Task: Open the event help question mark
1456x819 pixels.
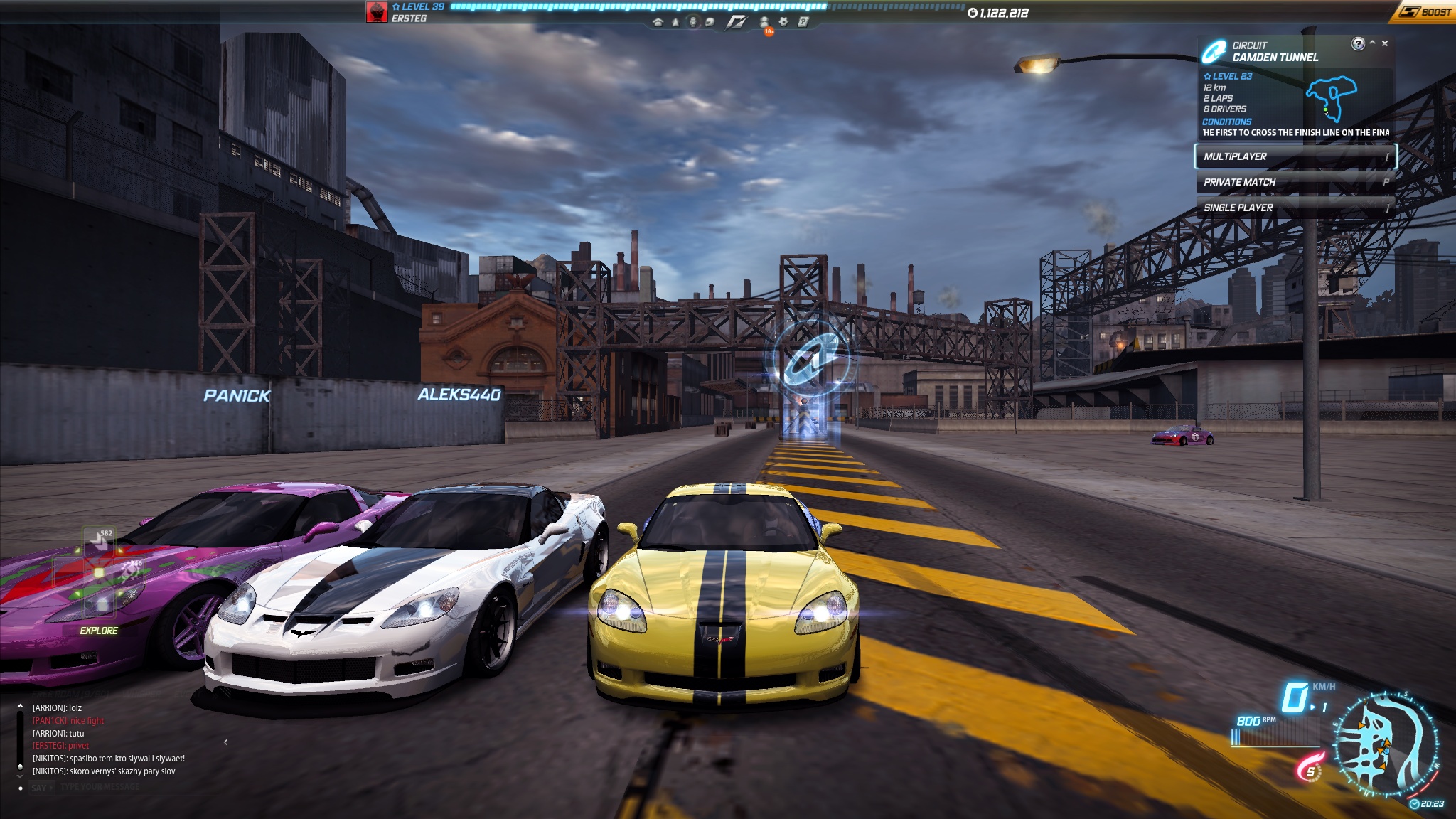Action: [x=1358, y=44]
